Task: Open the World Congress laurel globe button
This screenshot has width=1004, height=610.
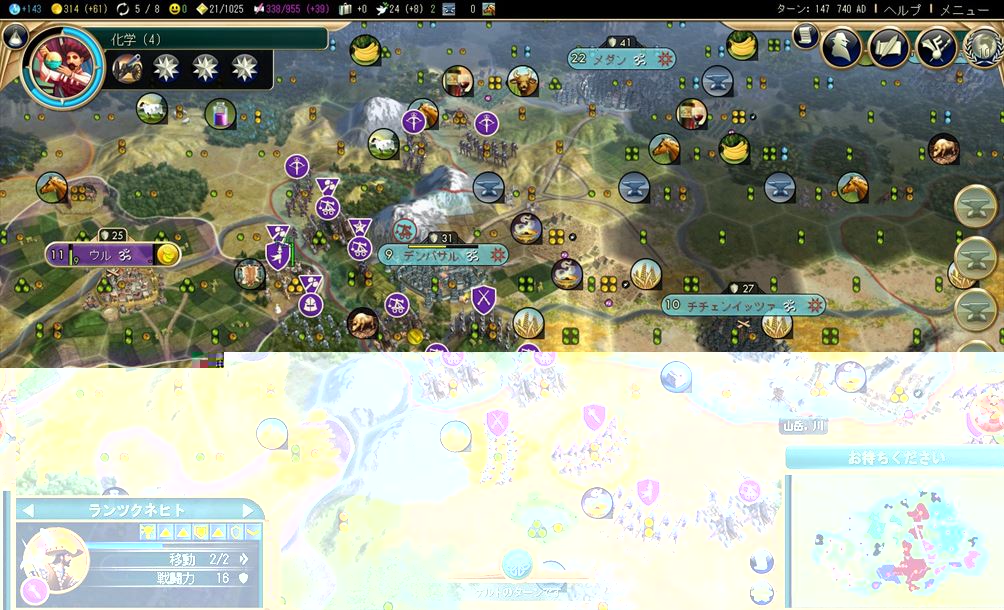Action: tap(983, 48)
